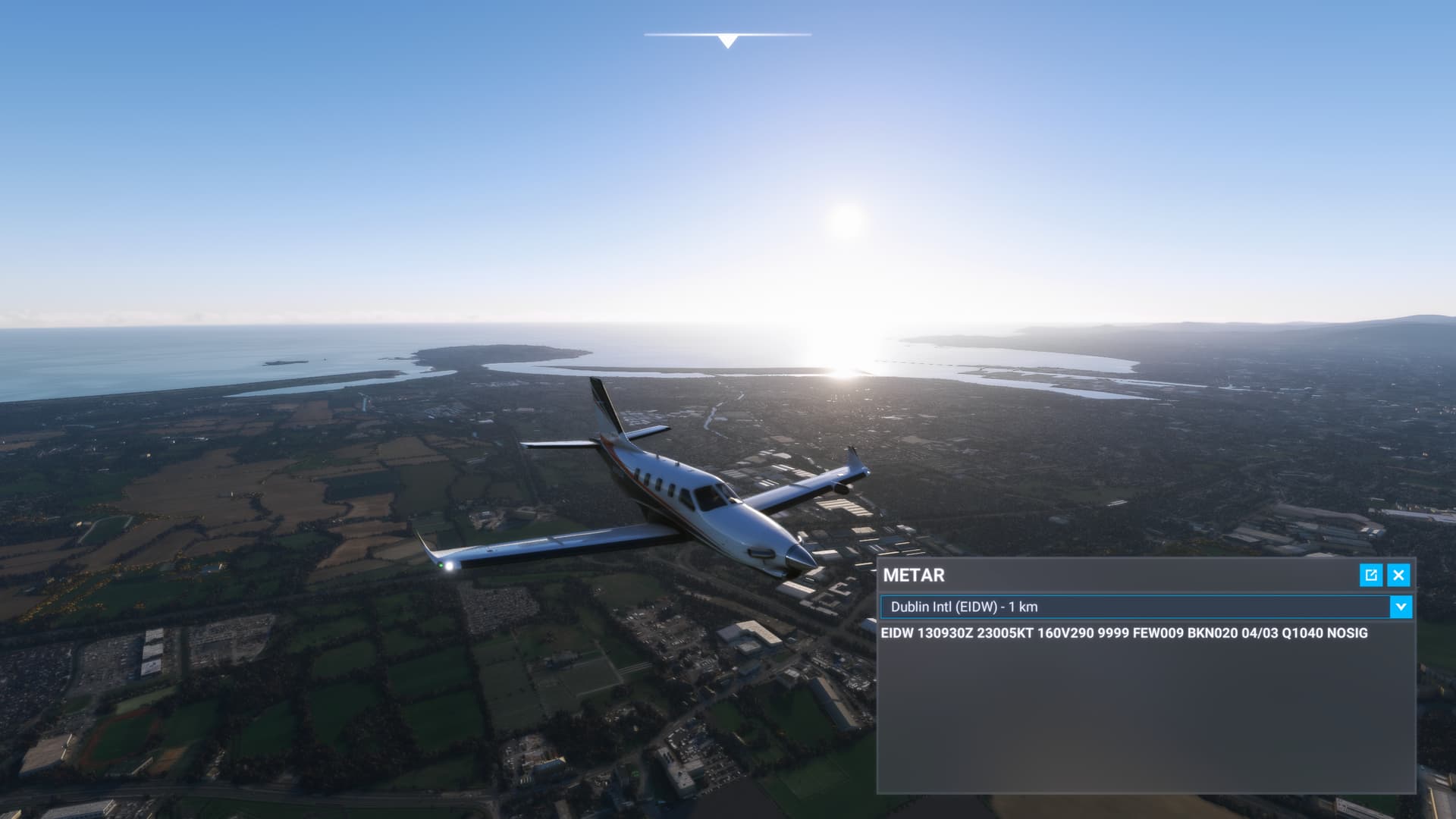Reveal the toolbar using the top-center handle
The height and width of the screenshot is (819, 1456).
pyautogui.click(x=727, y=40)
